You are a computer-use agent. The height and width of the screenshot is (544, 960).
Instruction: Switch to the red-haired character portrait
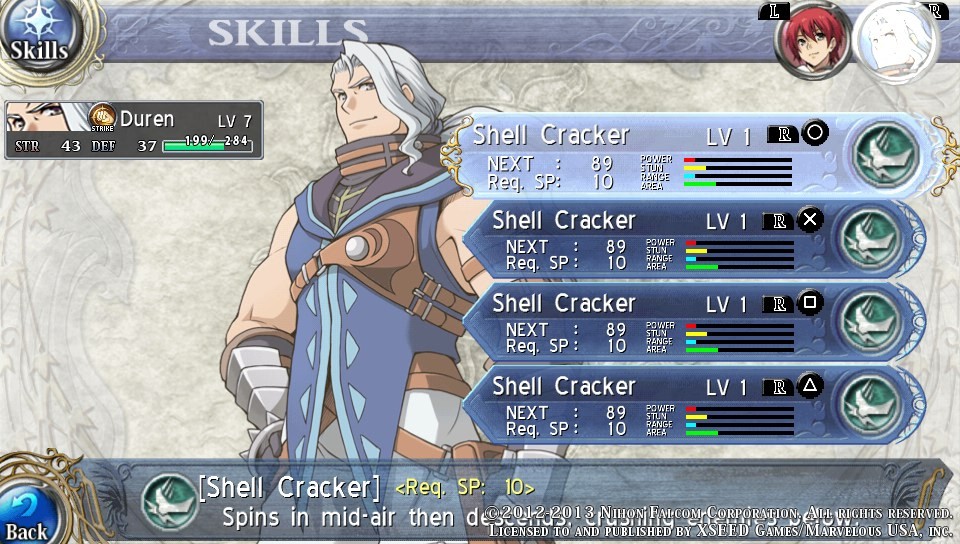pos(814,42)
